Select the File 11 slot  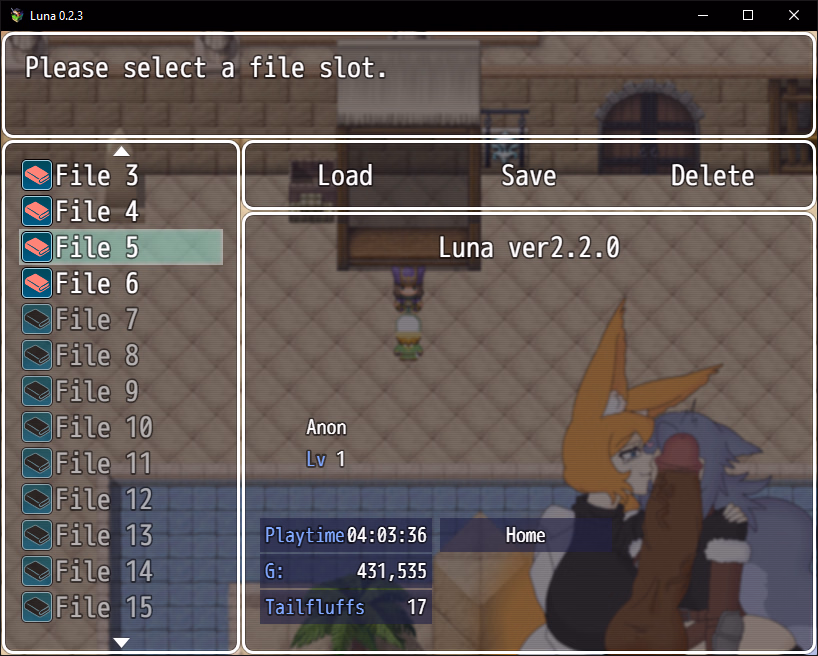(121, 464)
